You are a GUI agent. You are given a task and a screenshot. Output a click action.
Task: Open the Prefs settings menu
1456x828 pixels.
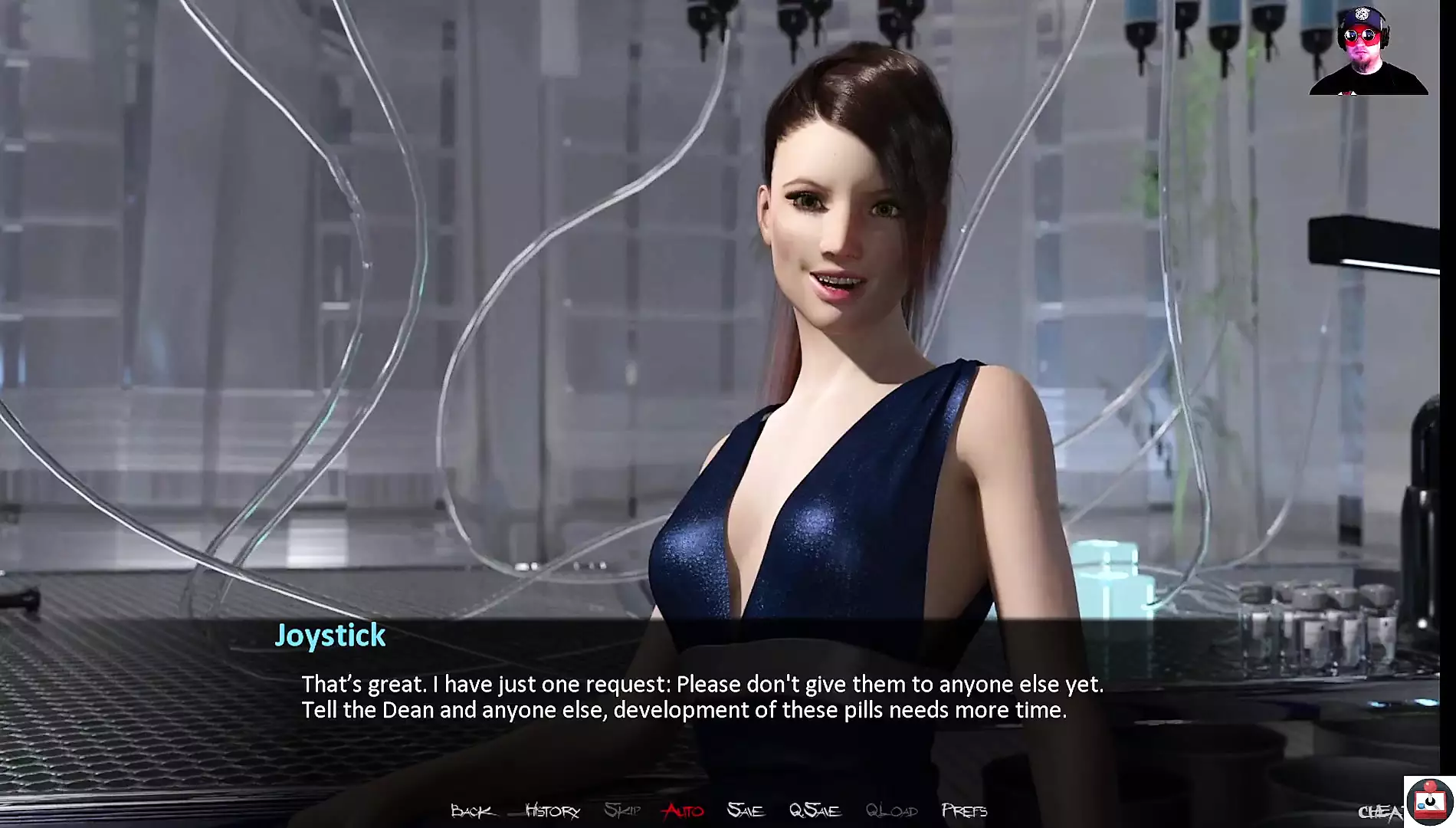click(964, 810)
